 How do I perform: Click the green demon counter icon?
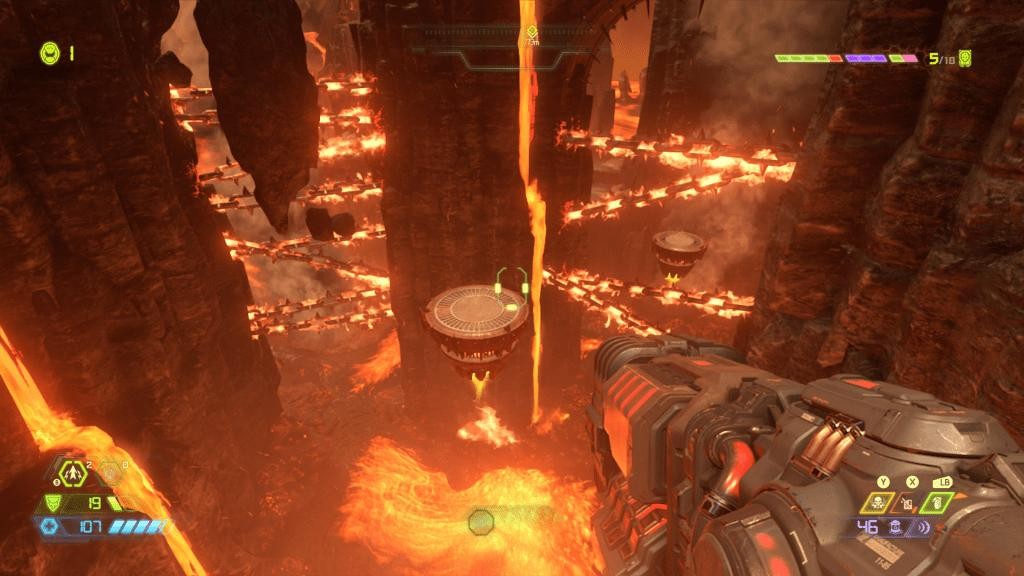(965, 58)
